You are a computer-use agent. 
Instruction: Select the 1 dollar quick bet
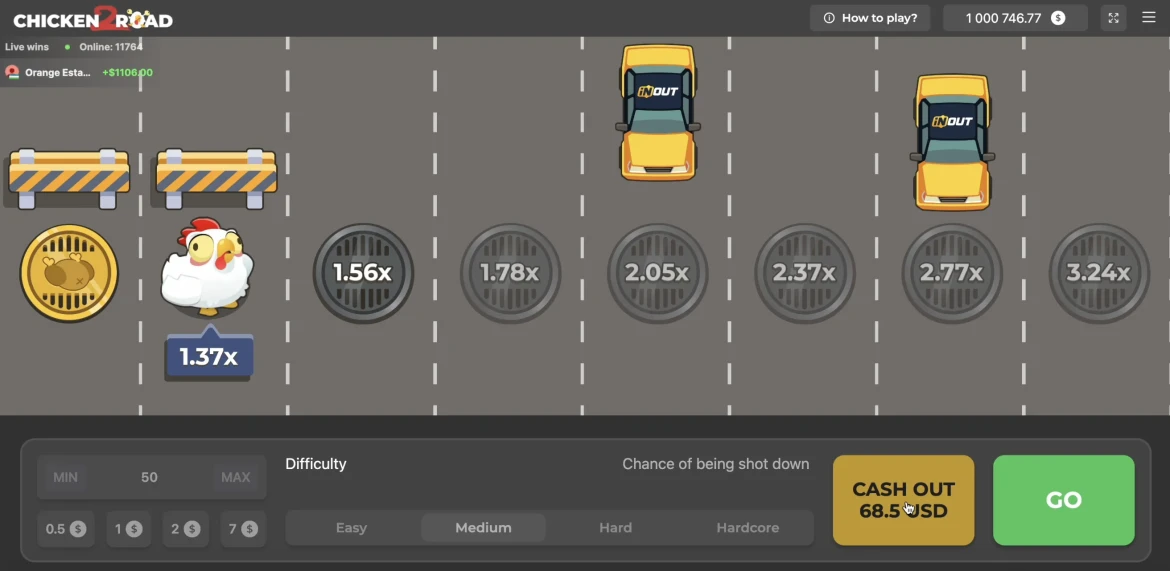(x=128, y=529)
